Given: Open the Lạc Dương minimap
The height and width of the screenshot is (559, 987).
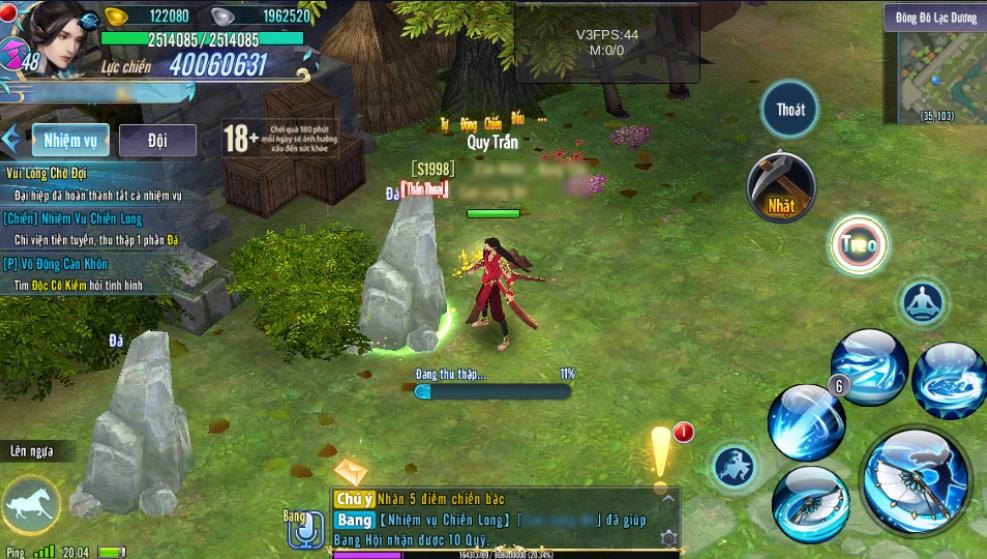Looking at the screenshot, I should [x=934, y=70].
